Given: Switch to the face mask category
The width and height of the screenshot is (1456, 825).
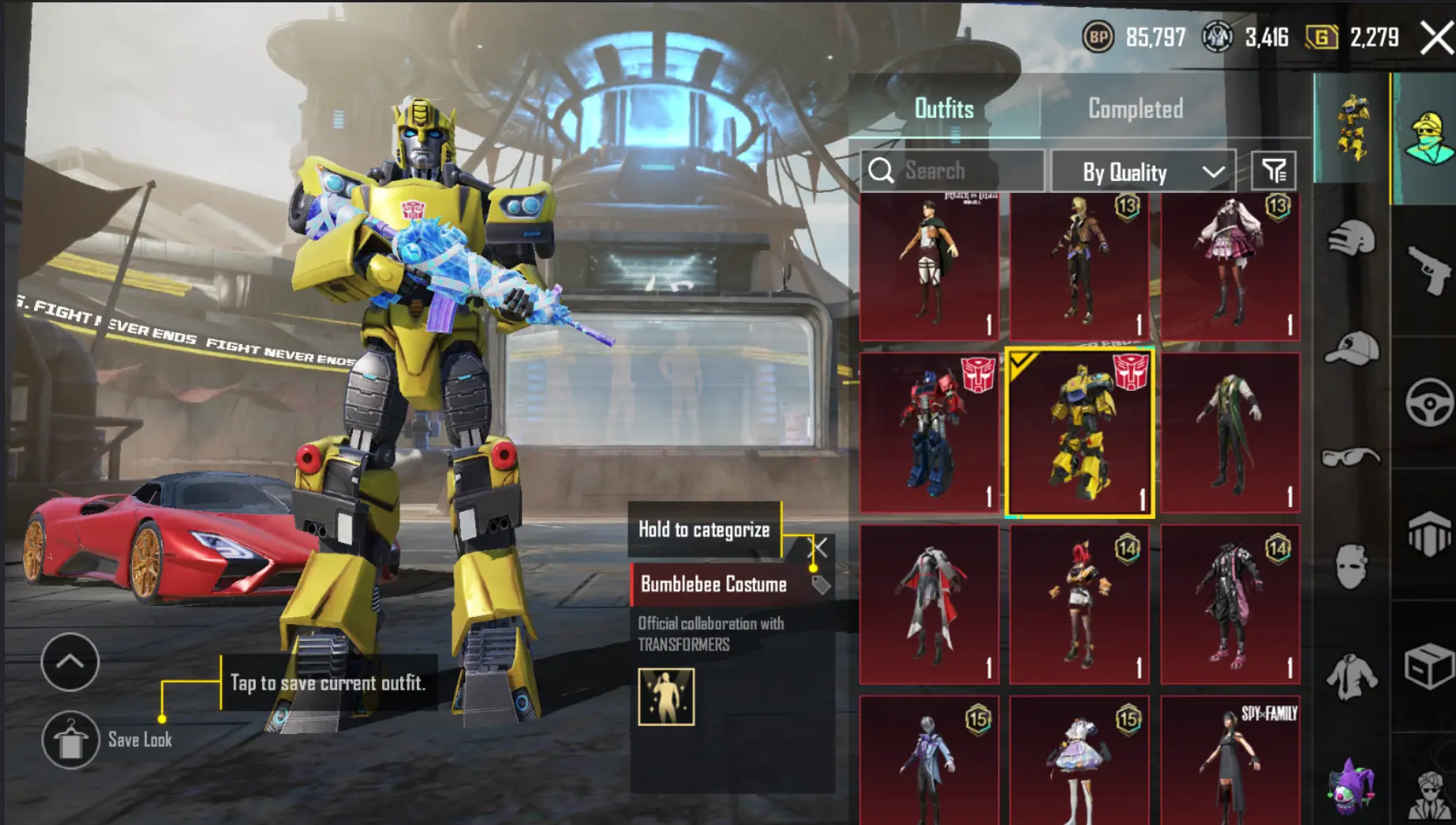Looking at the screenshot, I should tap(1351, 566).
